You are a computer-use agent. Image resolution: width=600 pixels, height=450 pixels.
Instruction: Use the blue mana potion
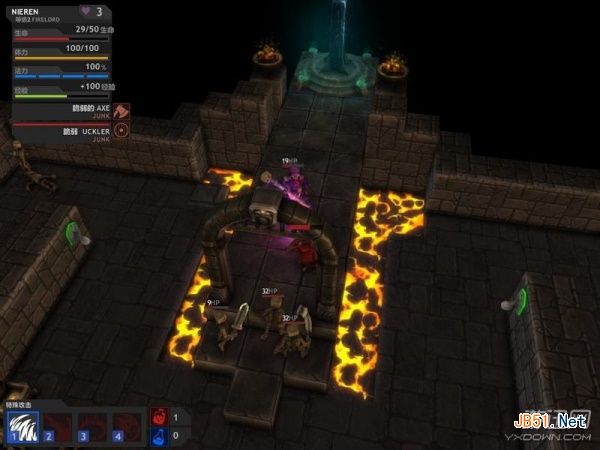[x=160, y=436]
